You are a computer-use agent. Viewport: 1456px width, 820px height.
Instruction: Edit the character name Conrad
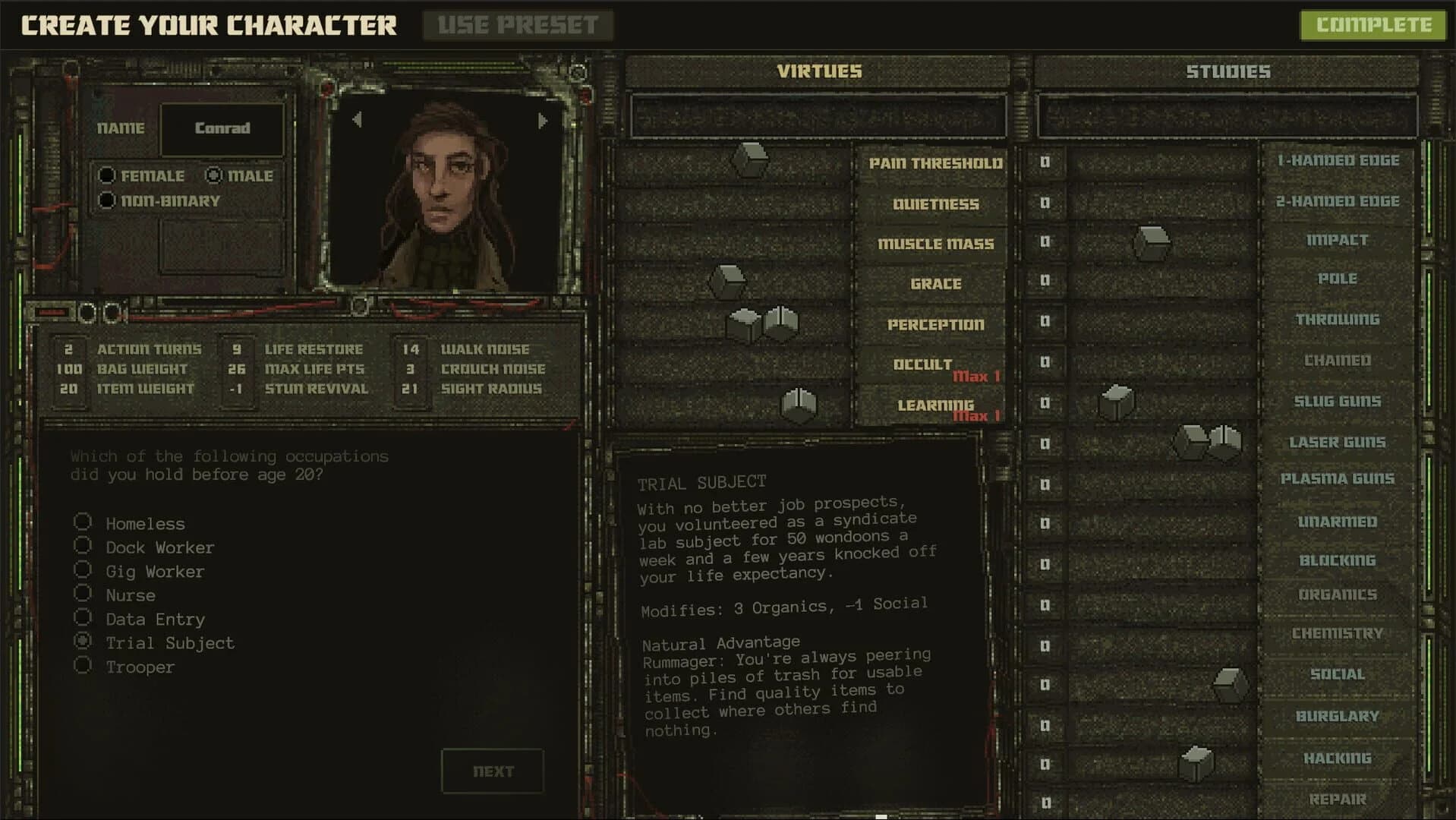222,128
